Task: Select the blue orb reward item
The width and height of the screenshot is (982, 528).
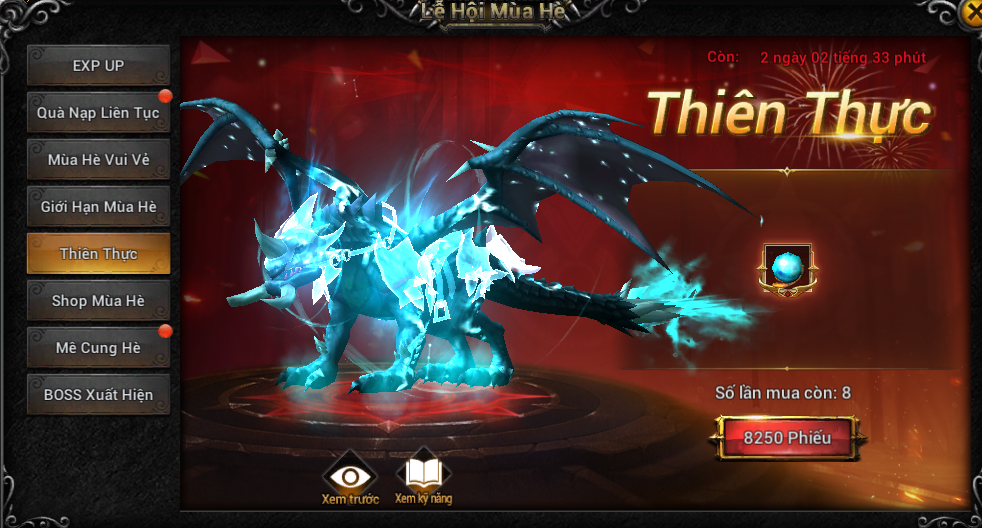Action: pos(787,268)
